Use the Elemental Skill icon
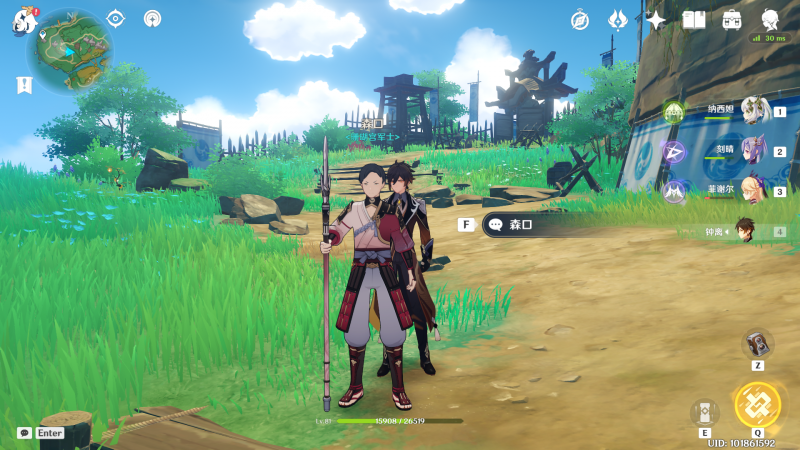The image size is (800, 450). 704,411
